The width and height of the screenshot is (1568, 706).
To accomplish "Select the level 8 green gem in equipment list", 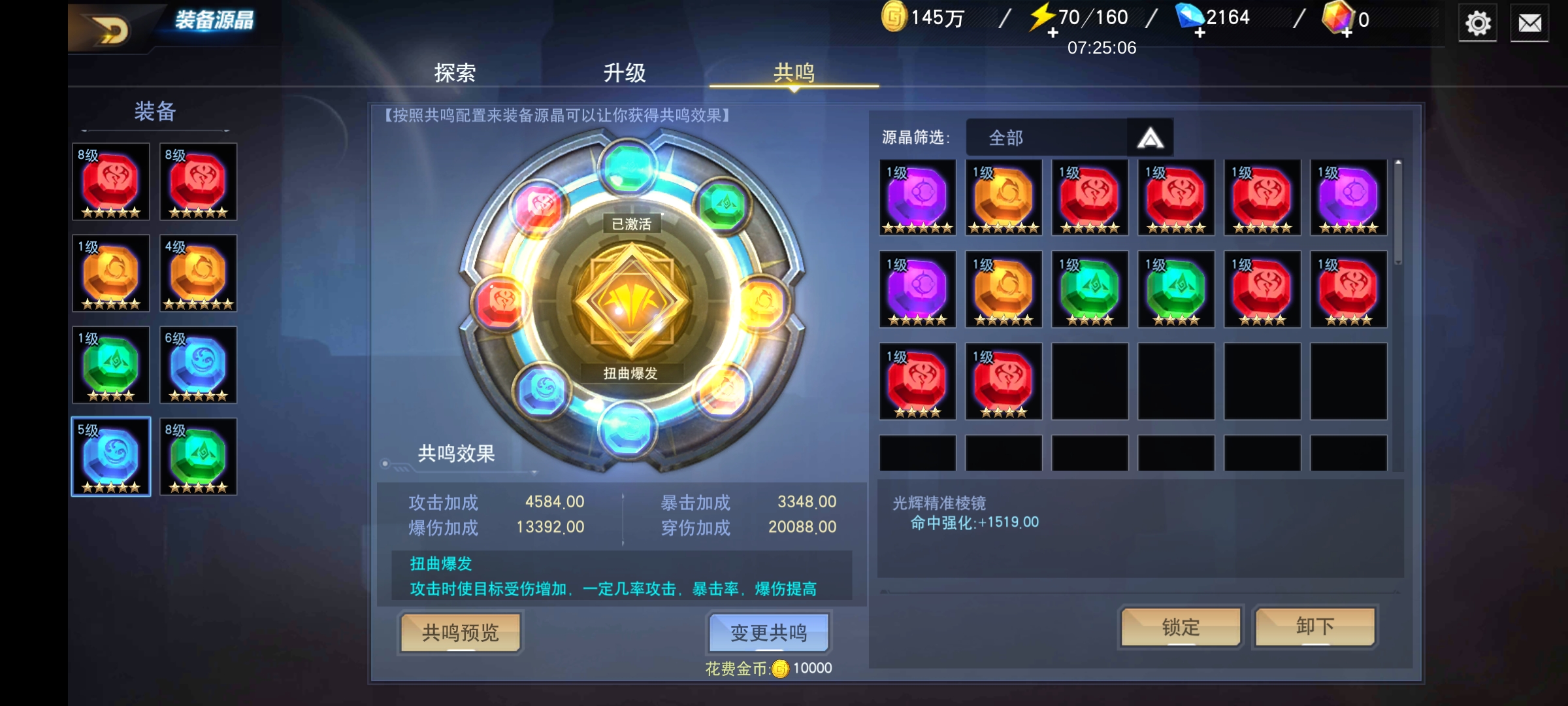I will pos(197,456).
